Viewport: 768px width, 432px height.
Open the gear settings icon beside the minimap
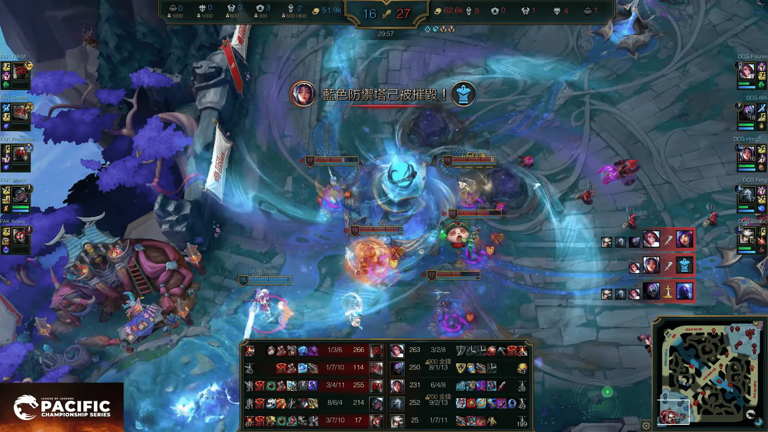647,425
